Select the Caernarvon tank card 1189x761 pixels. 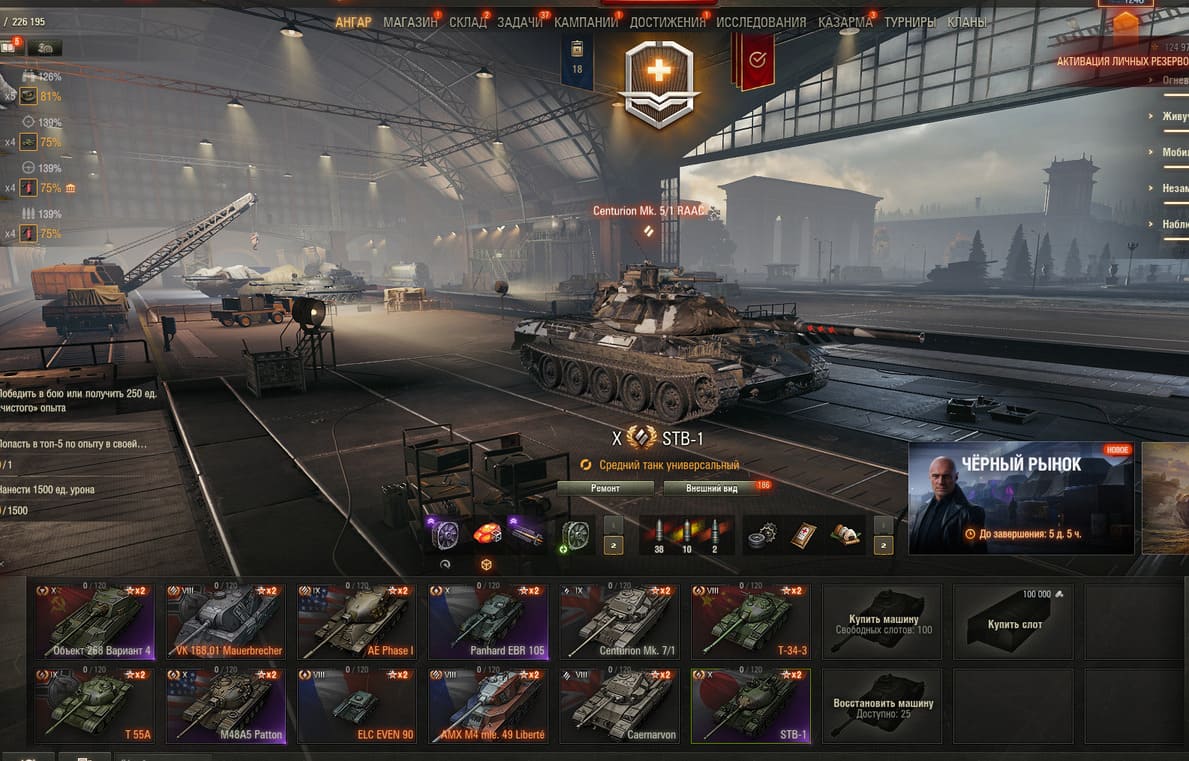(619, 706)
